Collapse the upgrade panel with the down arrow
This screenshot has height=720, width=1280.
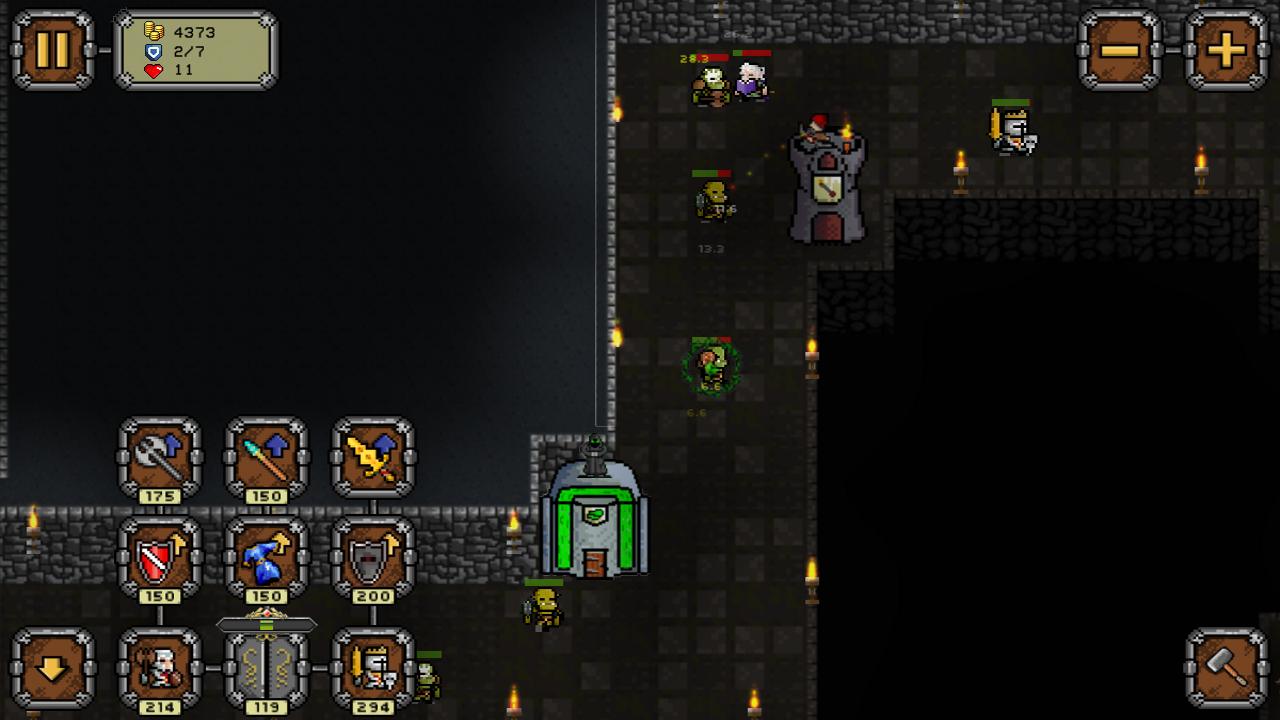click(52, 670)
